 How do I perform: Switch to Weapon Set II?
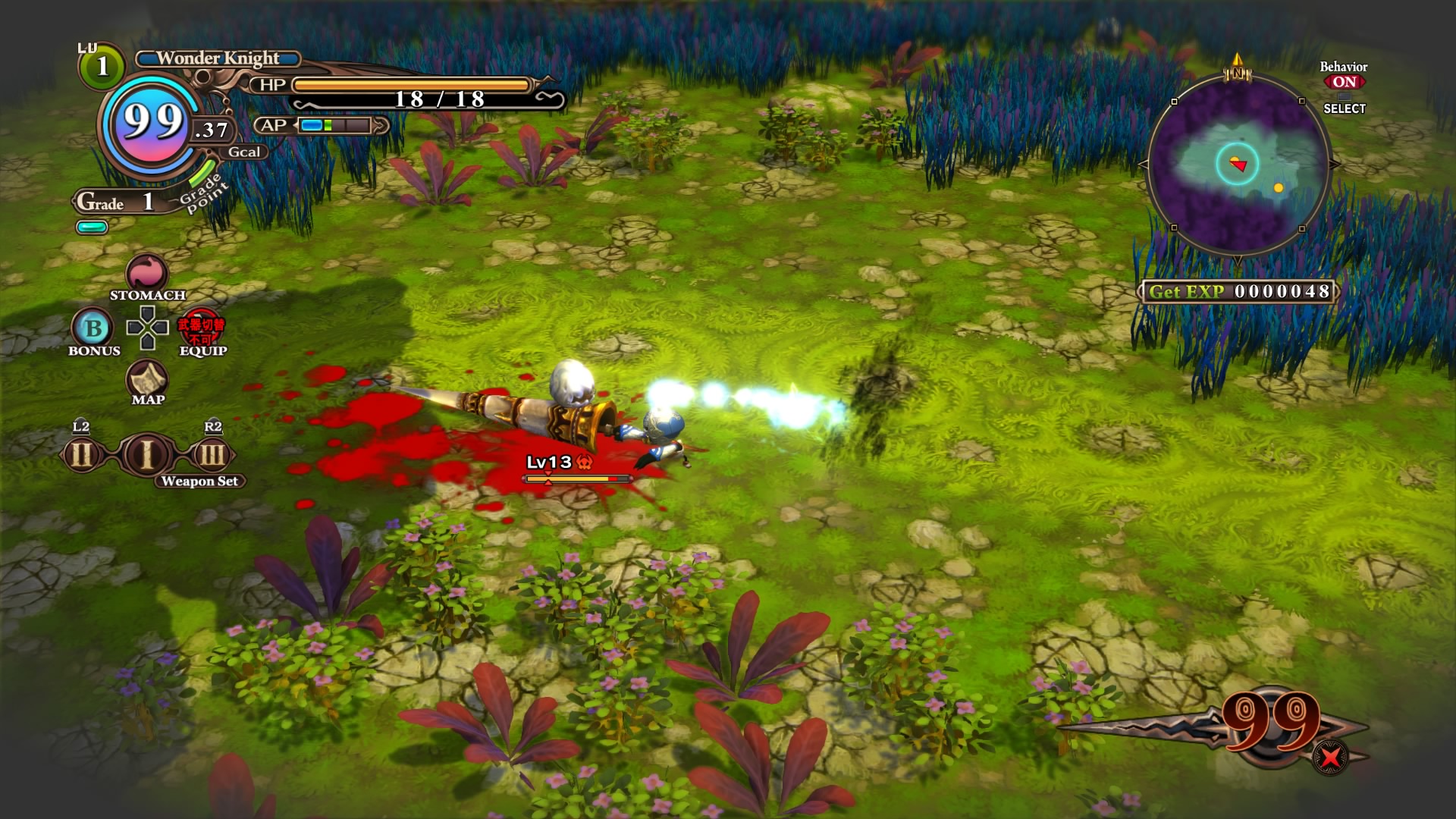[x=82, y=455]
